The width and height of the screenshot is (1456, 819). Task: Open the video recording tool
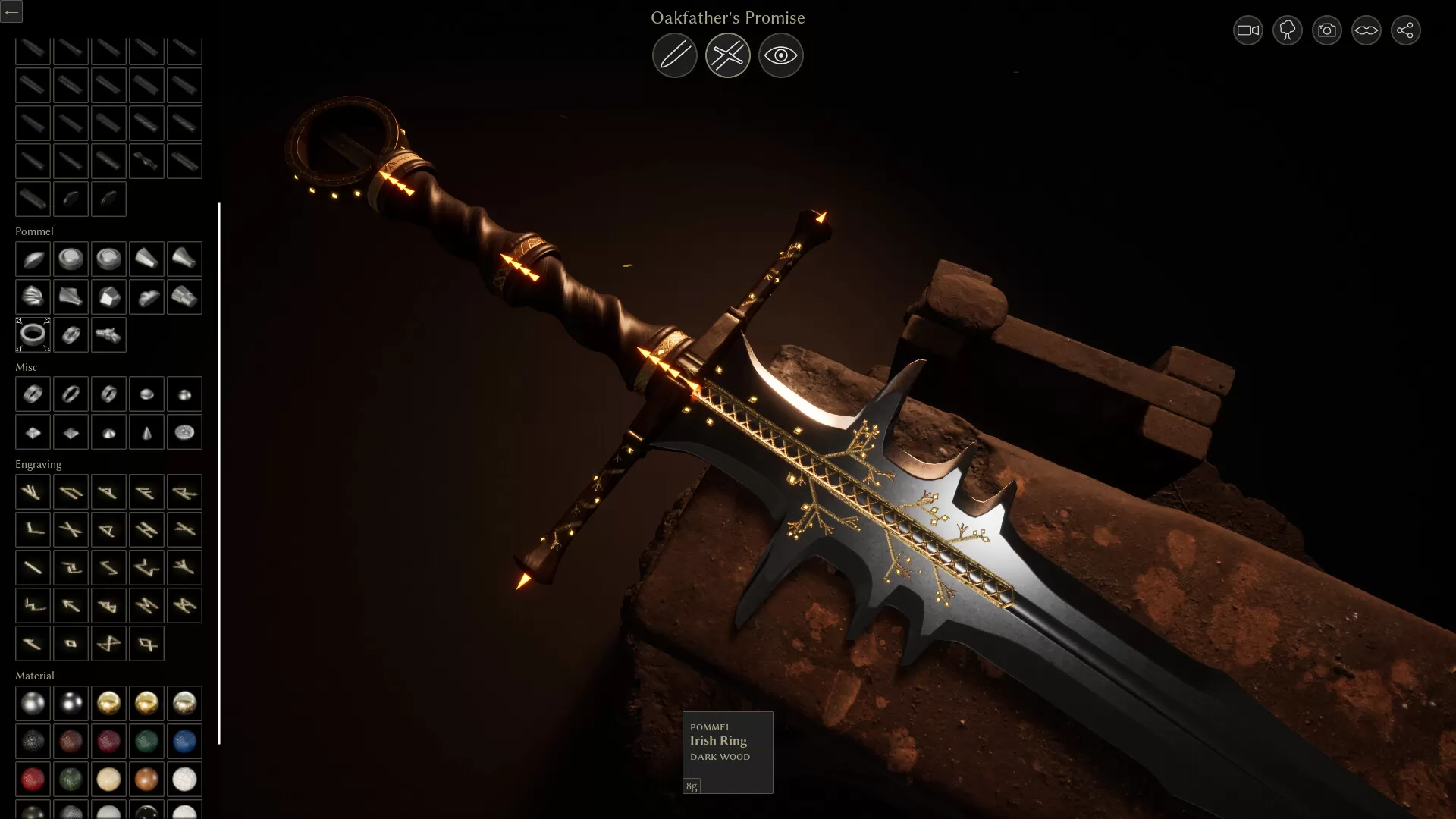click(1247, 30)
